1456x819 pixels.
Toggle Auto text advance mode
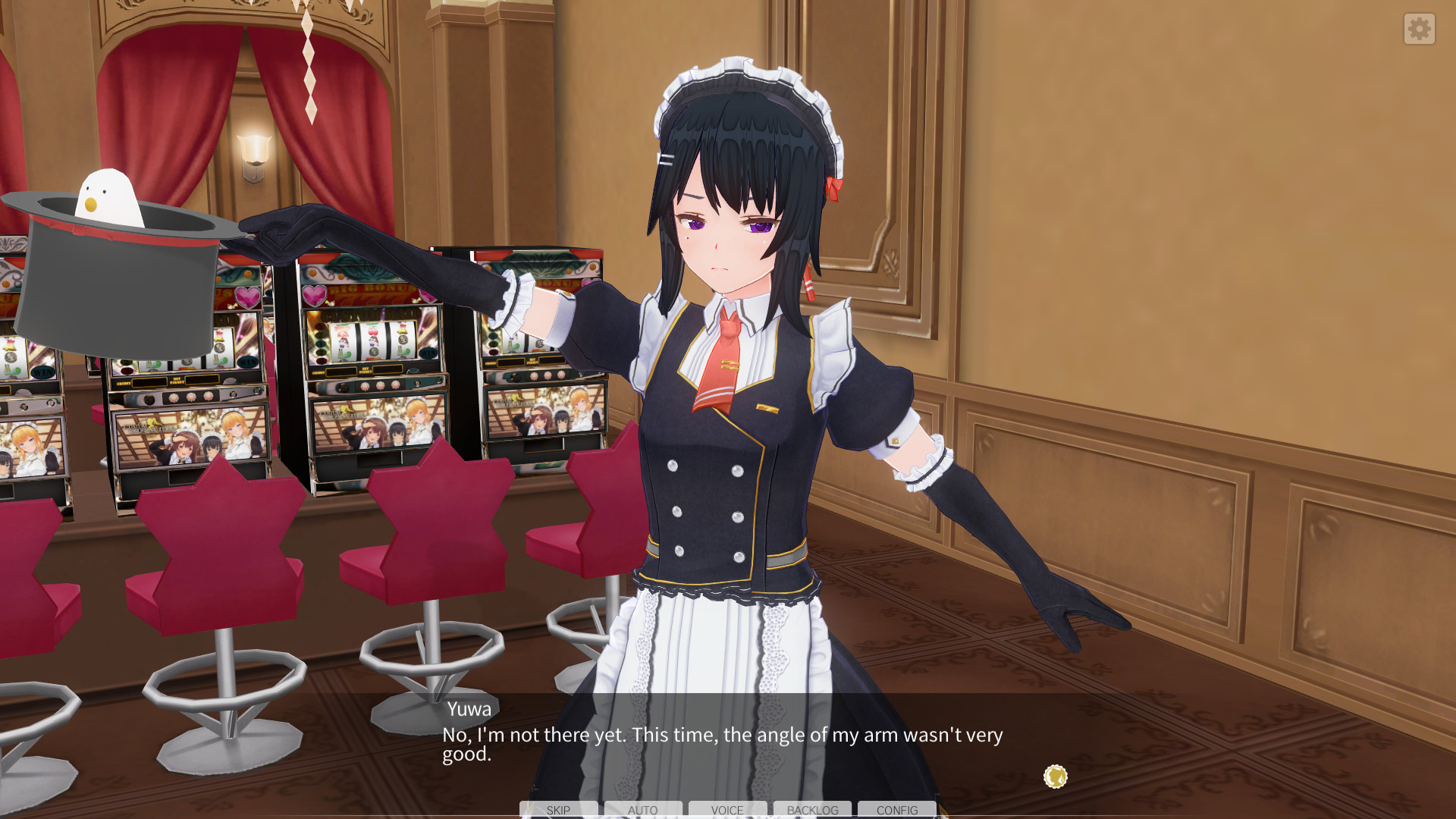tap(643, 810)
